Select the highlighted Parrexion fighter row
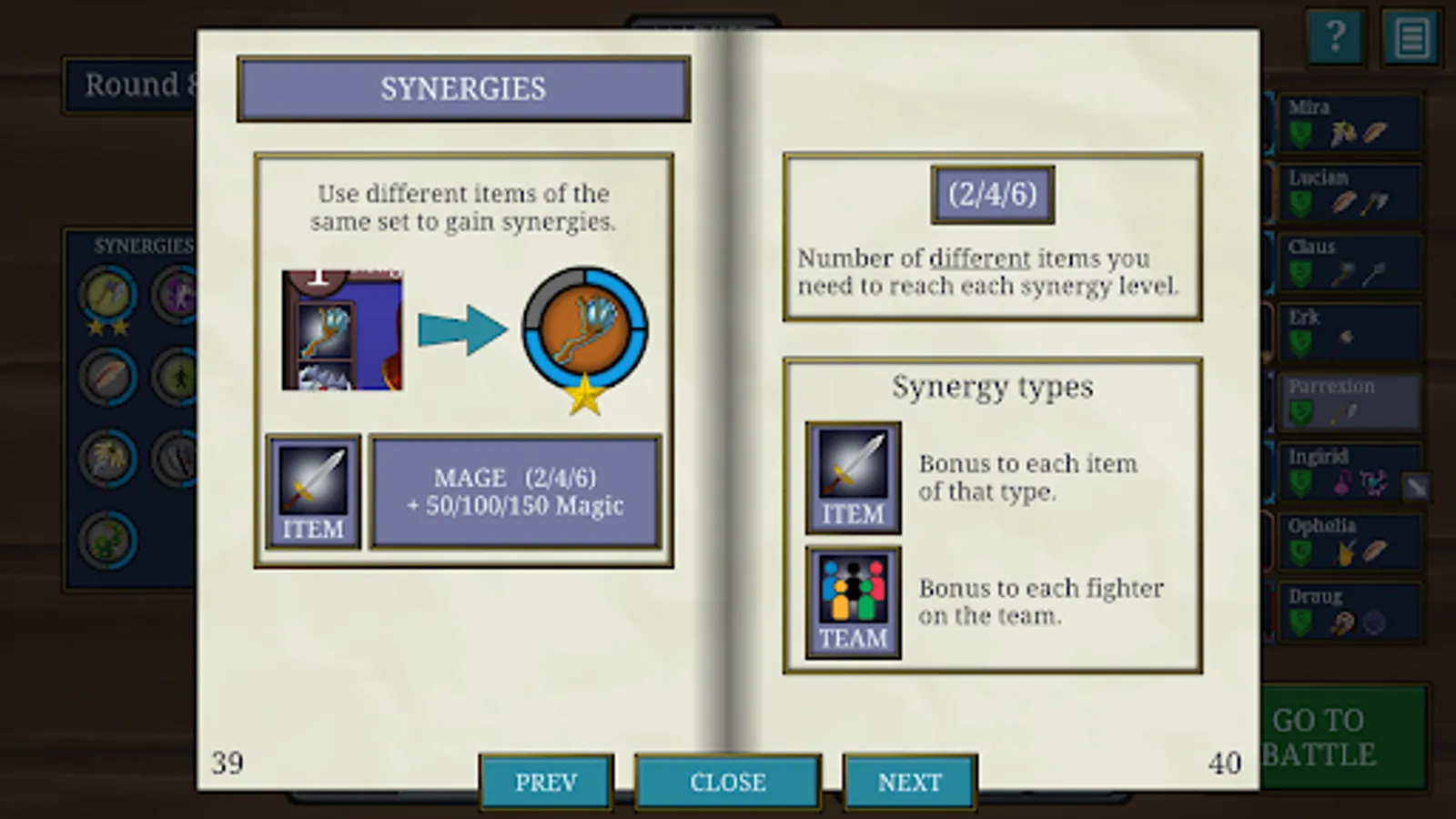The height and width of the screenshot is (819, 1456). (x=1350, y=401)
